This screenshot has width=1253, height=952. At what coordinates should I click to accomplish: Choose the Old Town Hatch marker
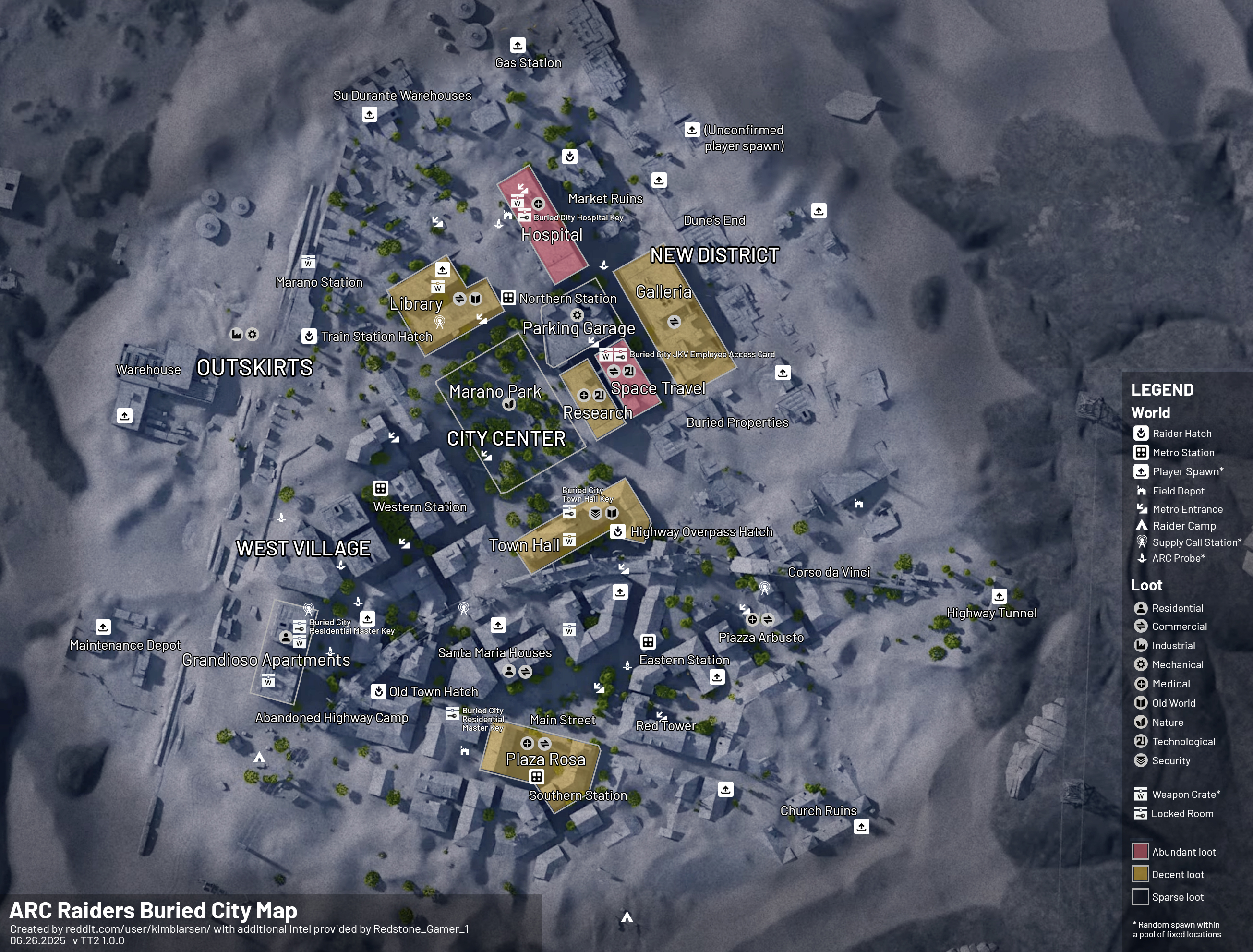point(379,691)
